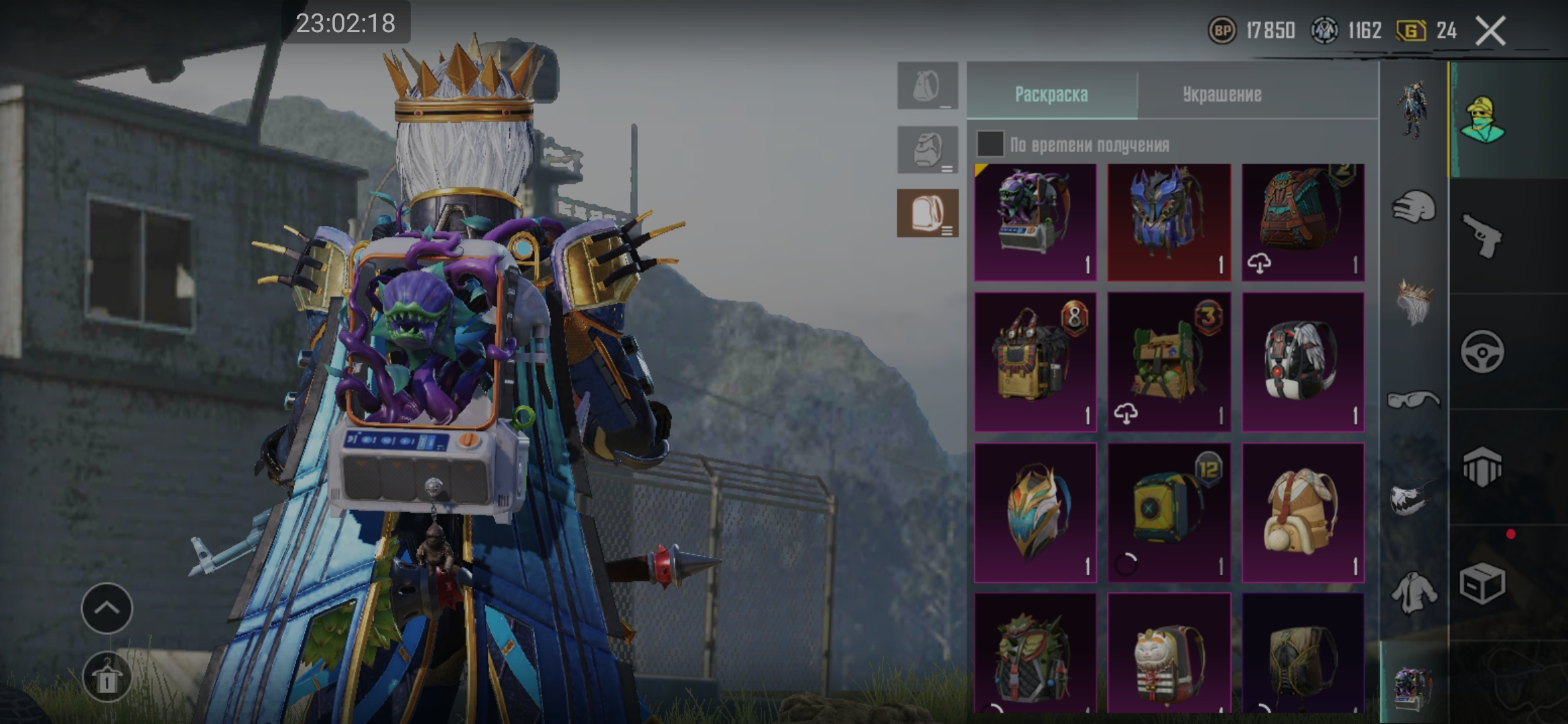Select the cardboard box backpack skin
The height and width of the screenshot is (724, 1568).
(x=1169, y=362)
